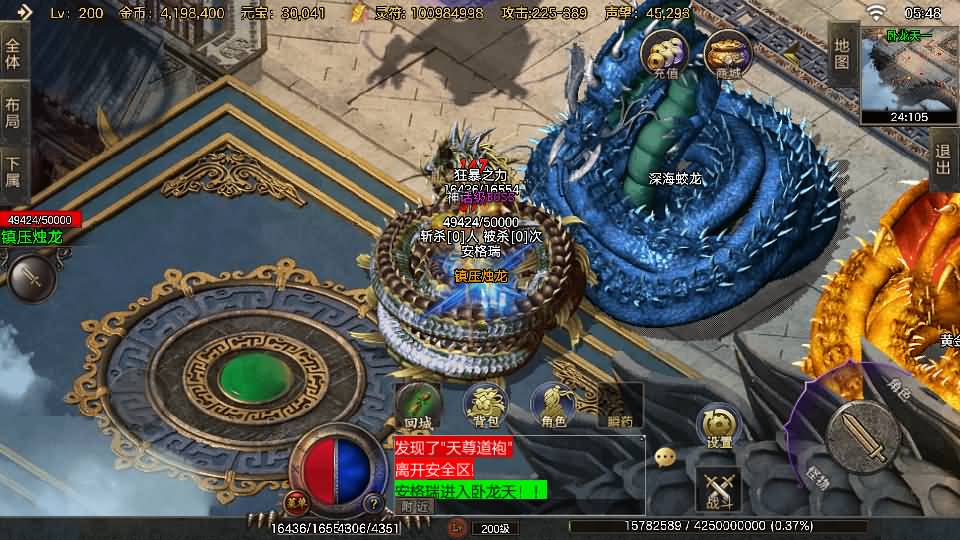
Task: Select the 瞬药 instant potion slot
Action: point(618,406)
